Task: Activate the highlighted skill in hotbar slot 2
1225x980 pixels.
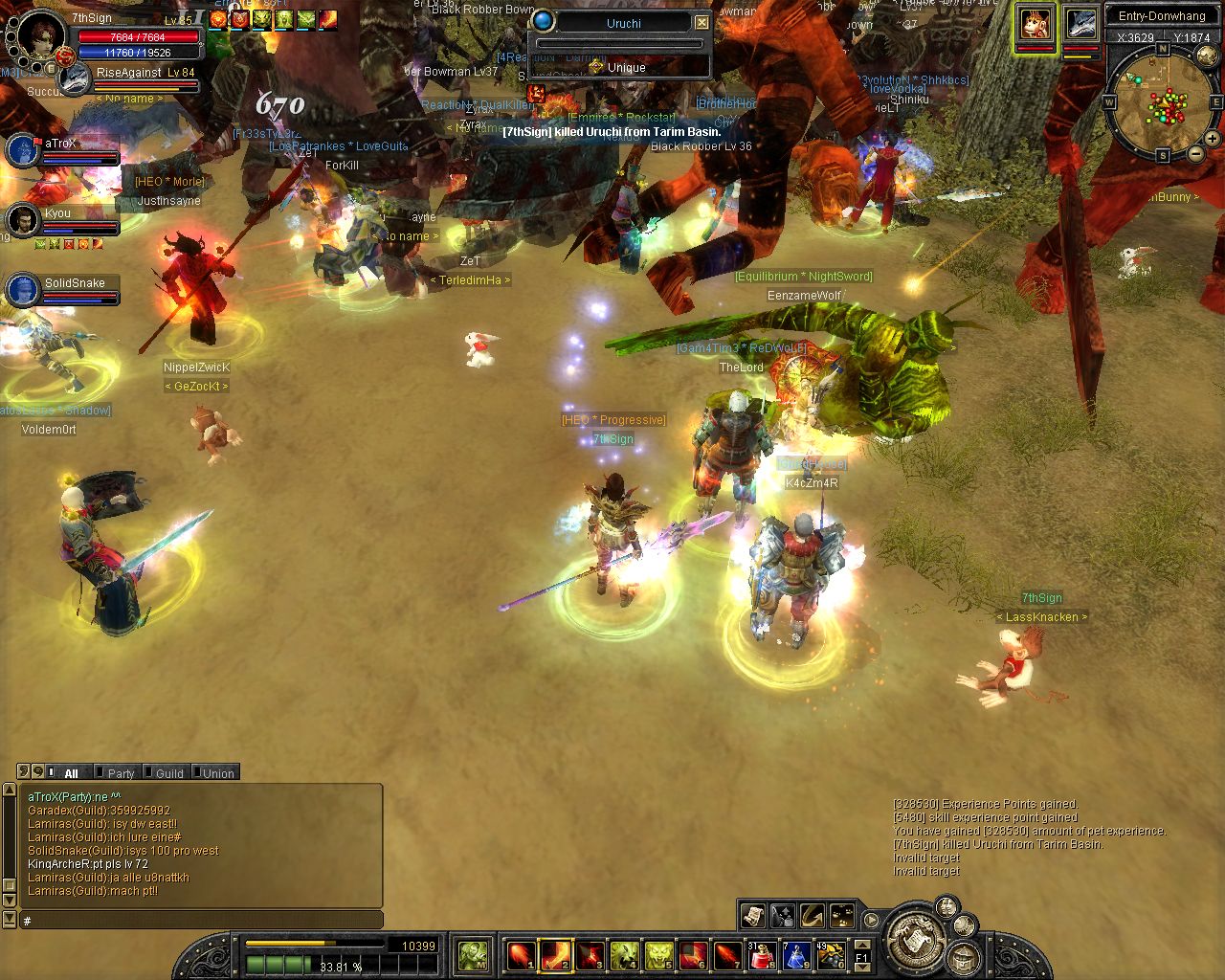Action: pyautogui.click(x=555, y=954)
